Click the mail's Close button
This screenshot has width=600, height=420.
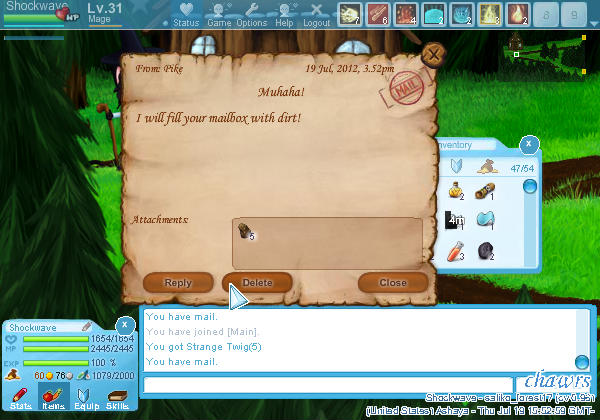click(393, 283)
